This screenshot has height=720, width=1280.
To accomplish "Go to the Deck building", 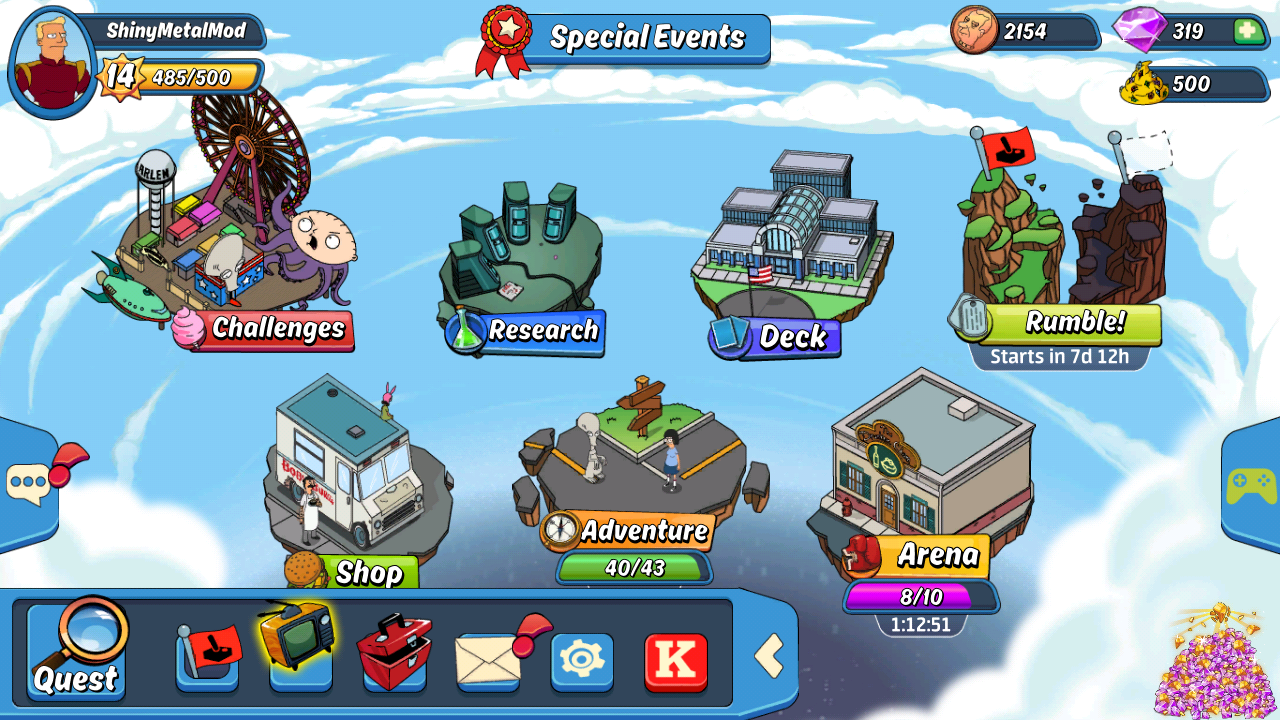I will point(790,250).
